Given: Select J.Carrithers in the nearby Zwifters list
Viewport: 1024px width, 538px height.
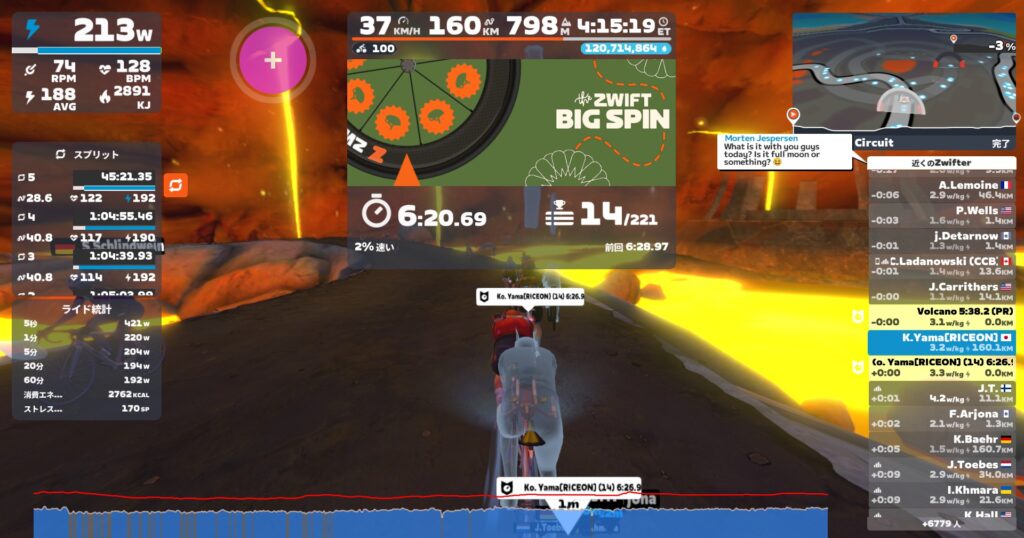Looking at the screenshot, I should tap(940, 291).
